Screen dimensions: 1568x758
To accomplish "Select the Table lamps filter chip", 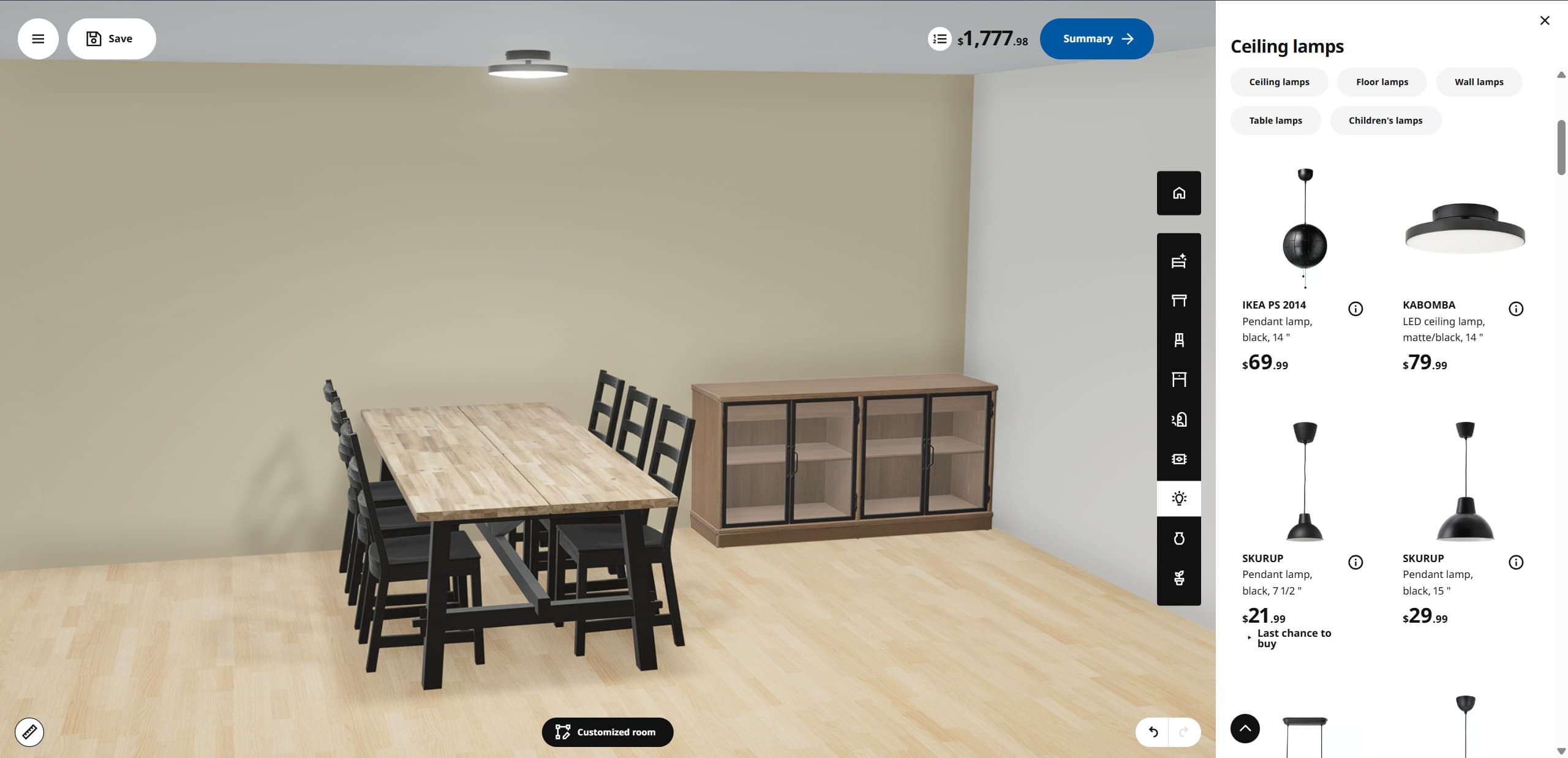I will click(1275, 120).
